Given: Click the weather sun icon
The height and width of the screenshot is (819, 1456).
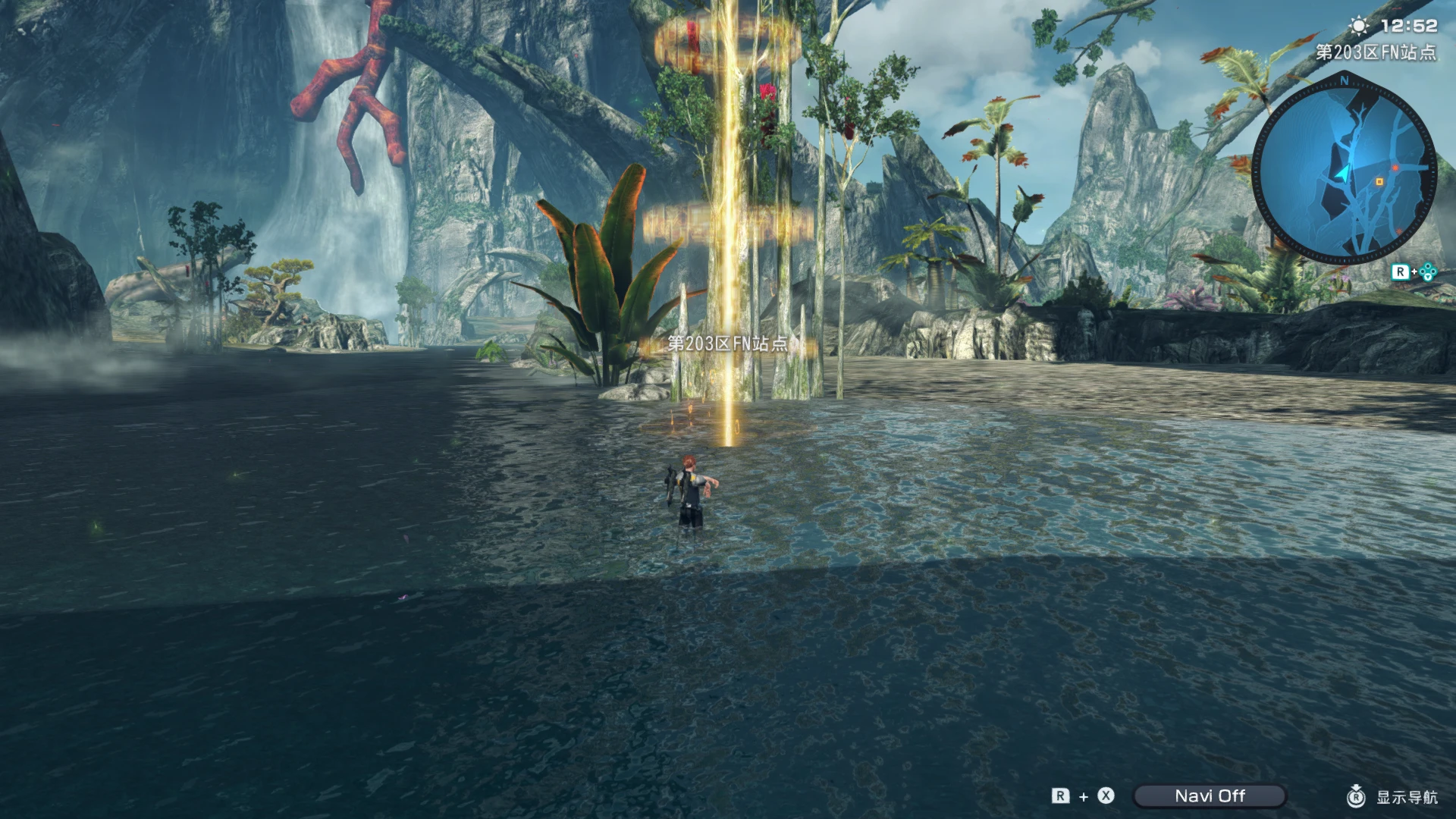Looking at the screenshot, I should coord(1359,25).
